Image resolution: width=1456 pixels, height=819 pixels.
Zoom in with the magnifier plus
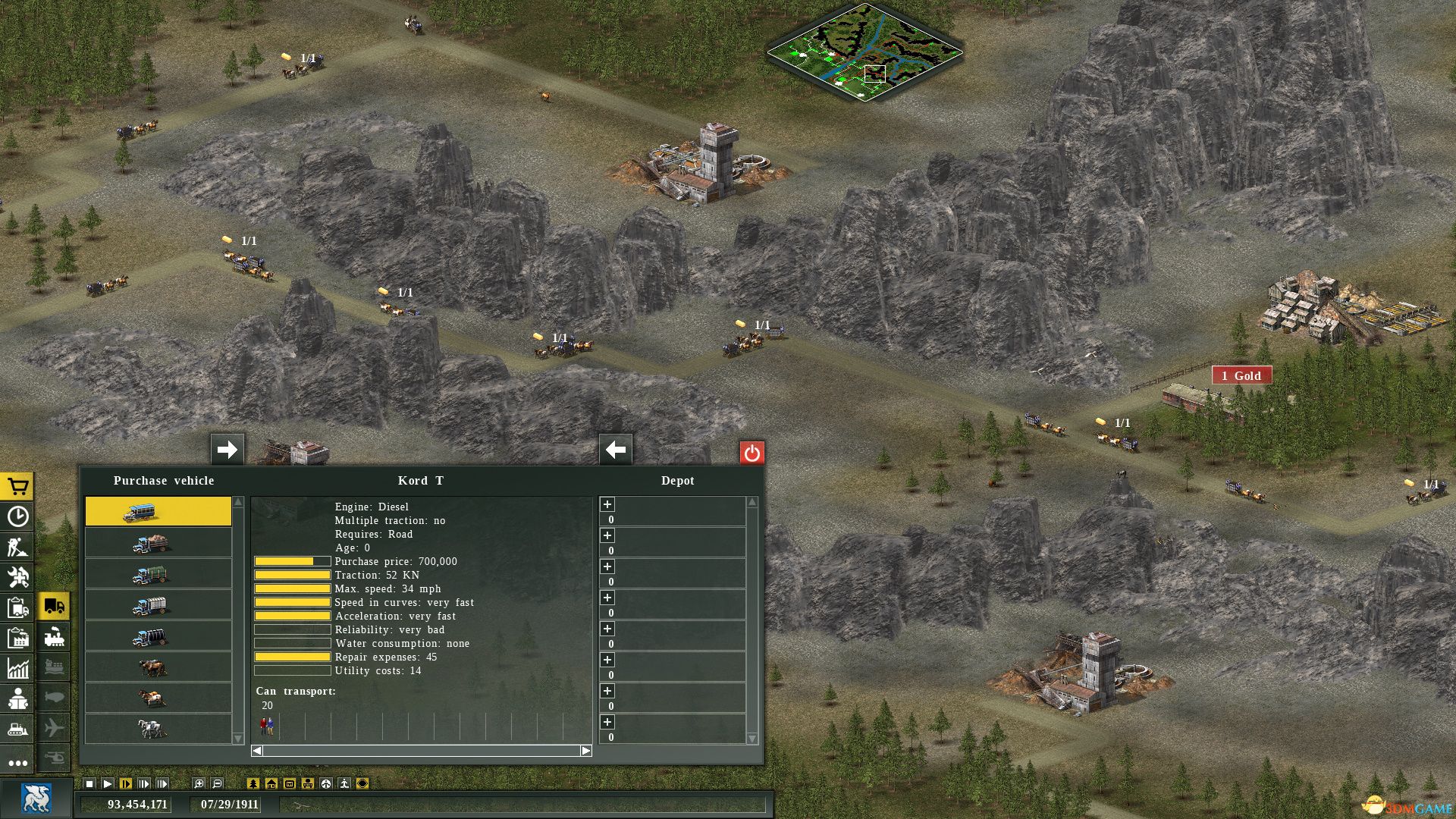(199, 783)
